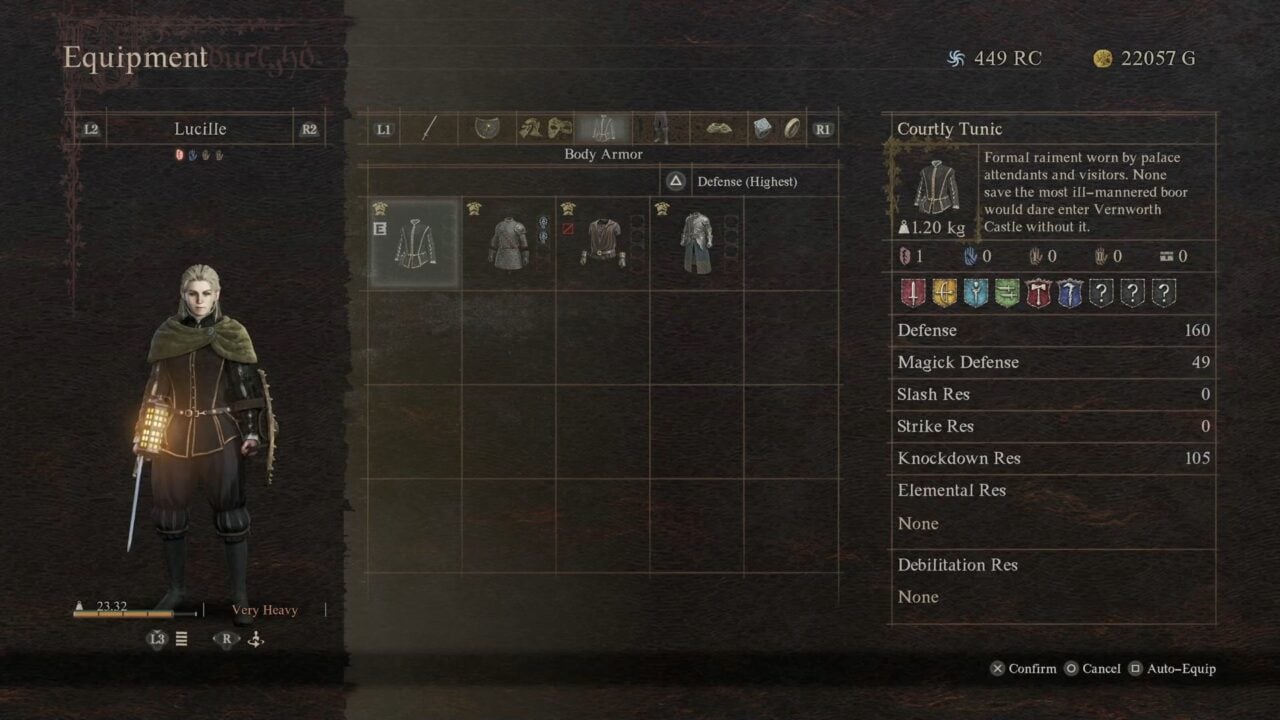
Task: Select the equipped Courtly Tunic thumbnail
Action: (x=413, y=241)
